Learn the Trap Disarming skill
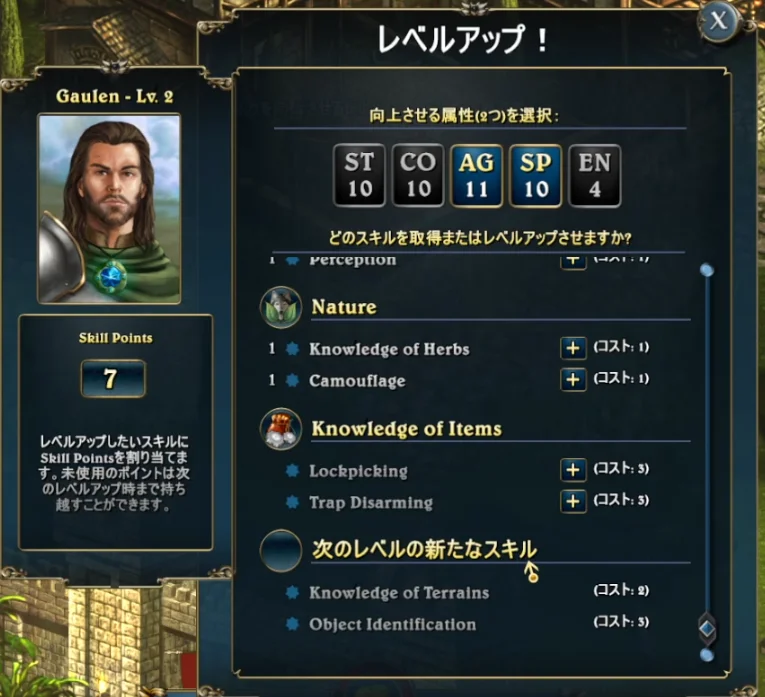This screenshot has height=697, width=765. pos(572,502)
